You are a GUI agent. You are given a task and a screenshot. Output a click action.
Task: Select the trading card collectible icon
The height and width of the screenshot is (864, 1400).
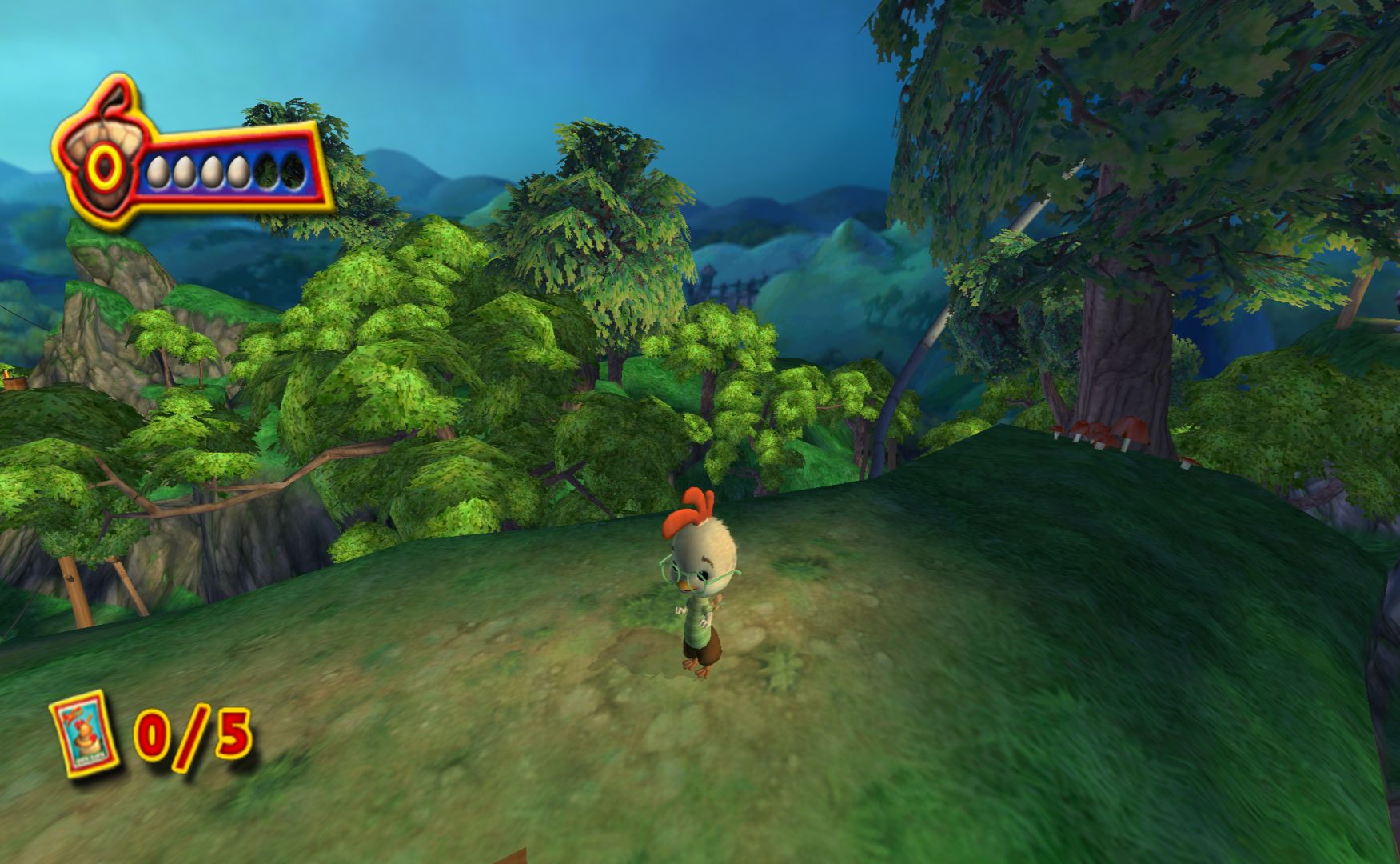pyautogui.click(x=85, y=732)
